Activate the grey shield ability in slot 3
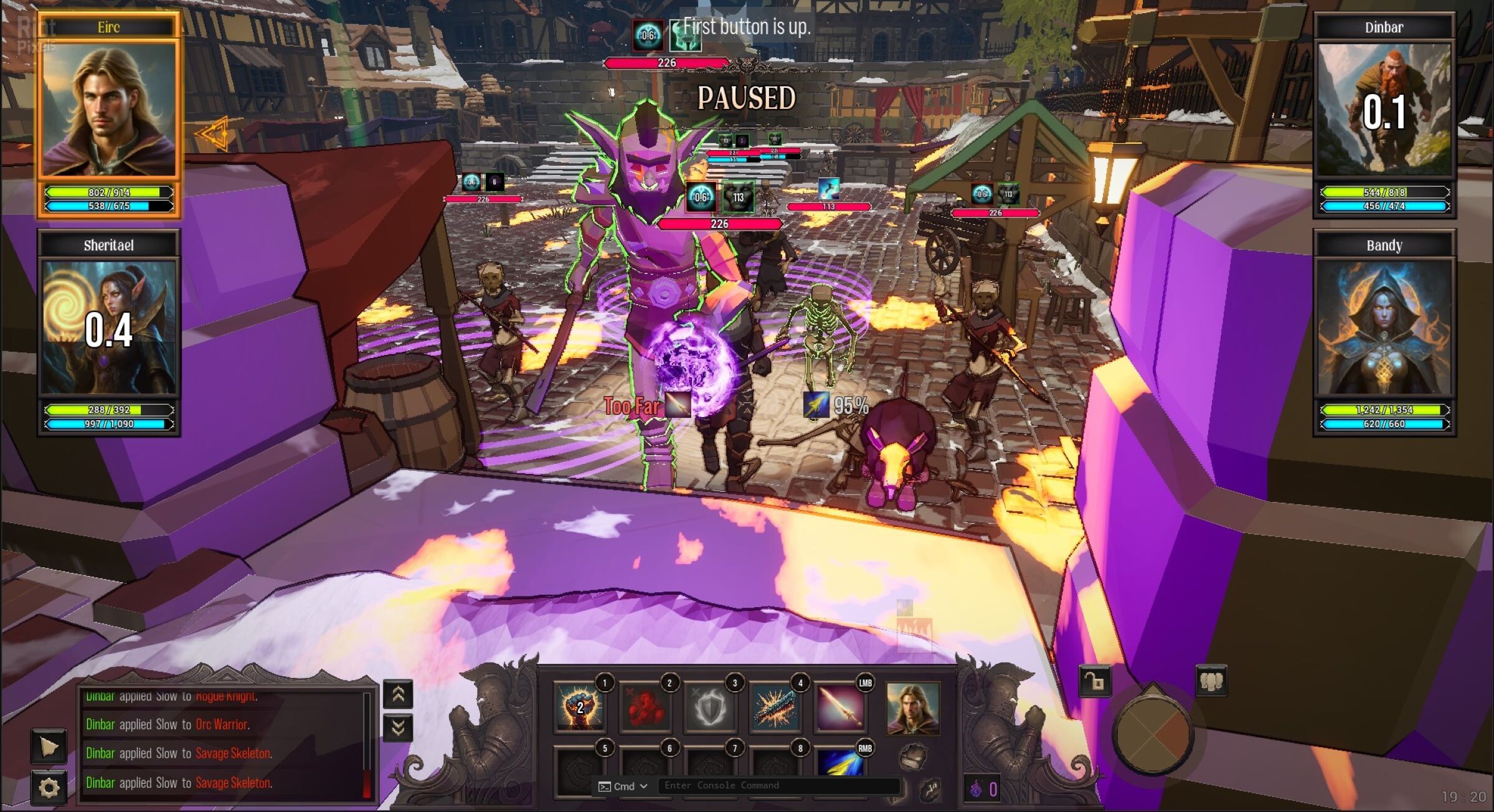The width and height of the screenshot is (1494, 812). coord(710,707)
